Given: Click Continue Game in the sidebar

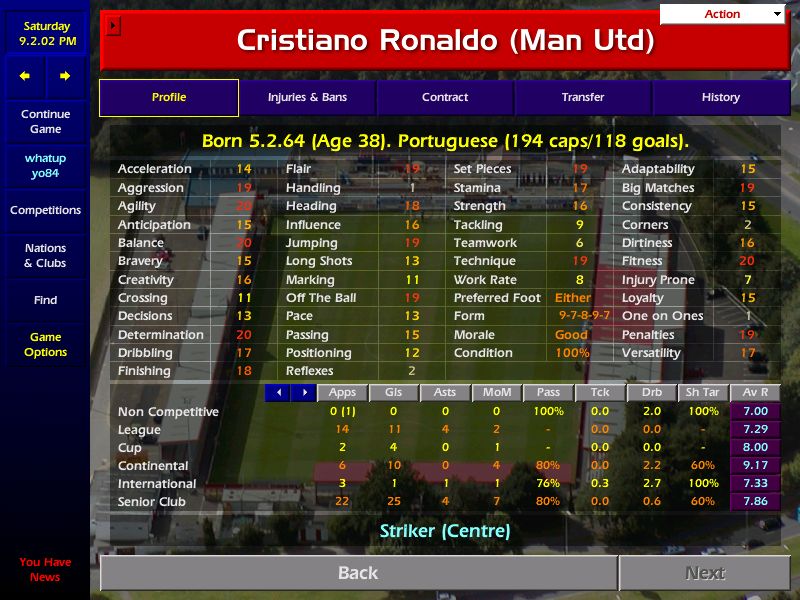Looking at the screenshot, I should tap(45, 122).
